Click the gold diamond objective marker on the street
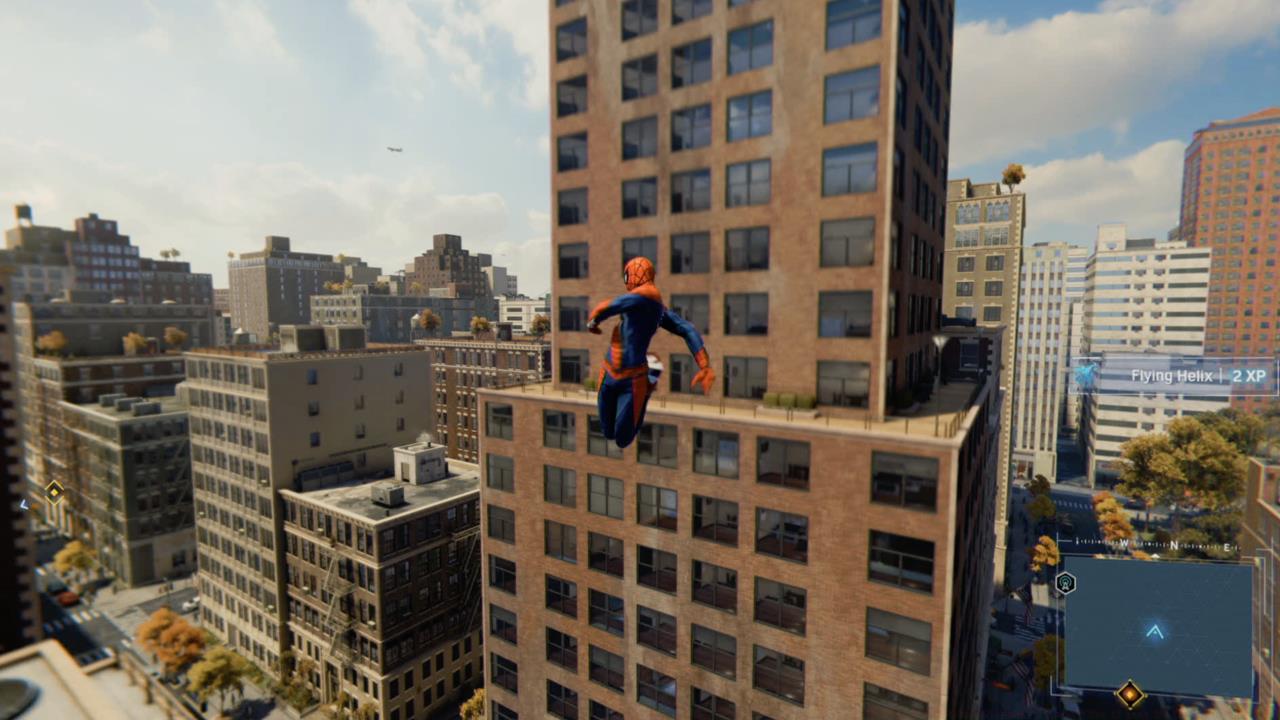The image size is (1280, 720). coord(54,492)
